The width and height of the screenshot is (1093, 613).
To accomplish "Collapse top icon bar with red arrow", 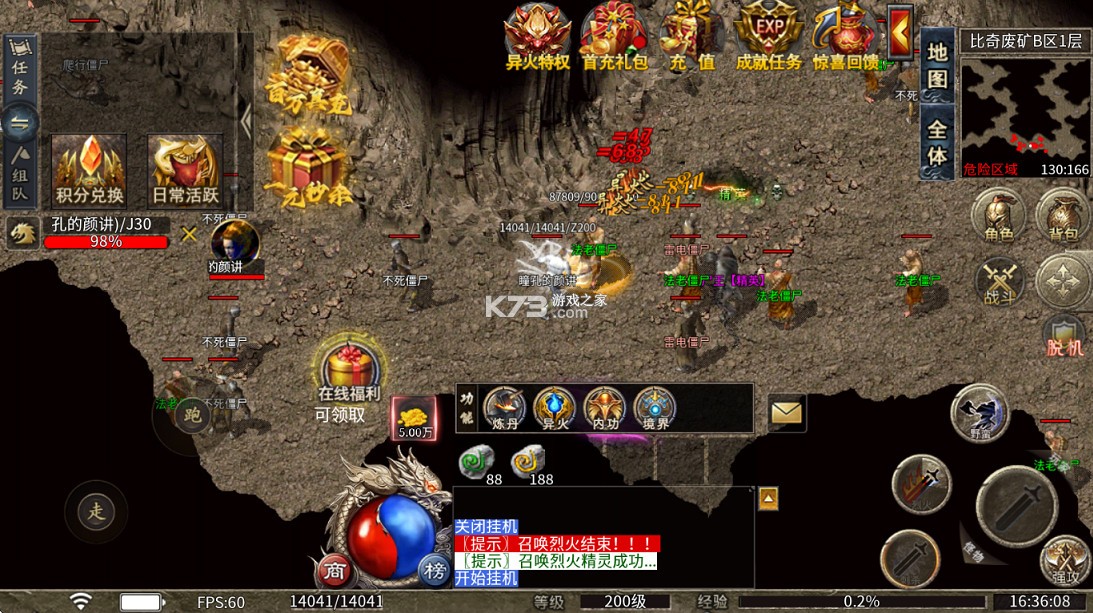I will [x=900, y=34].
